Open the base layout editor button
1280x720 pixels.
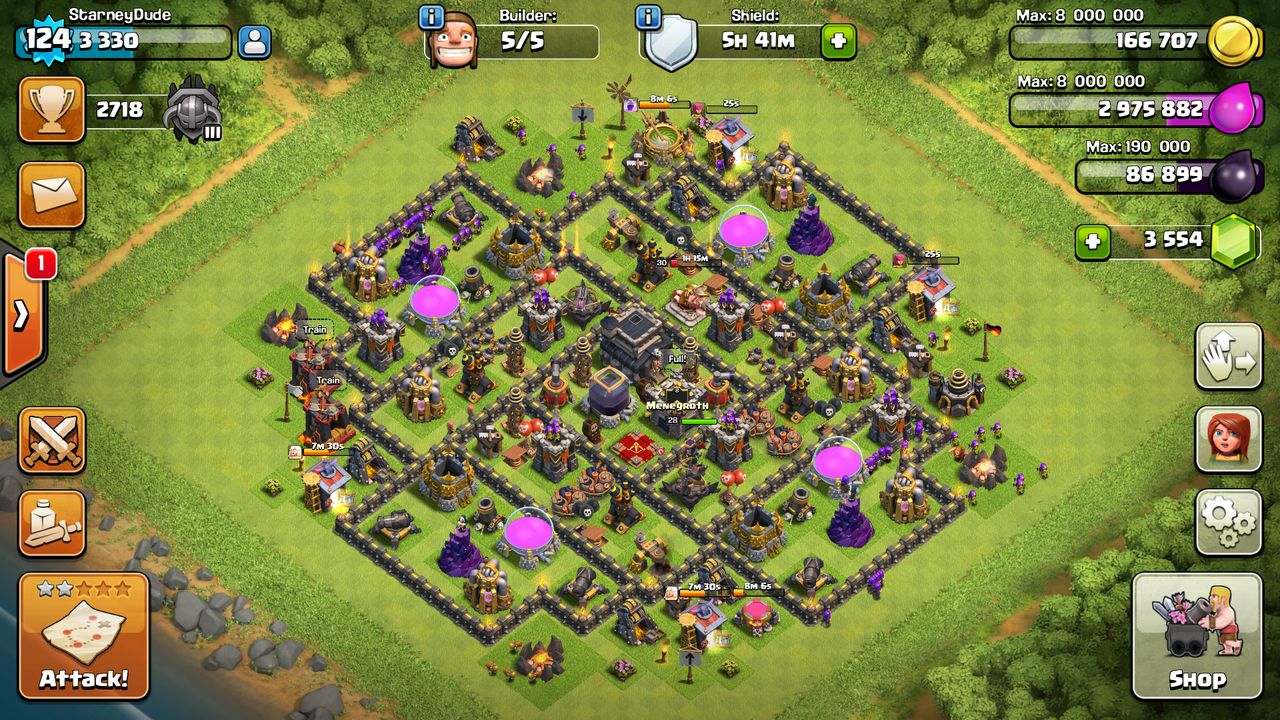[51, 523]
